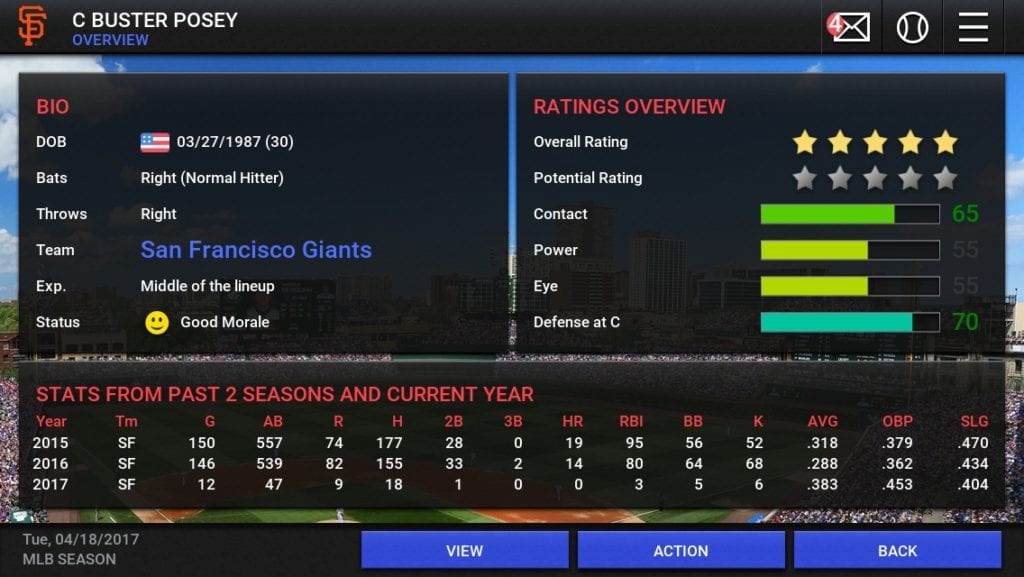Click the ACTION button
The width and height of the screenshot is (1024, 577).
pyautogui.click(x=681, y=550)
